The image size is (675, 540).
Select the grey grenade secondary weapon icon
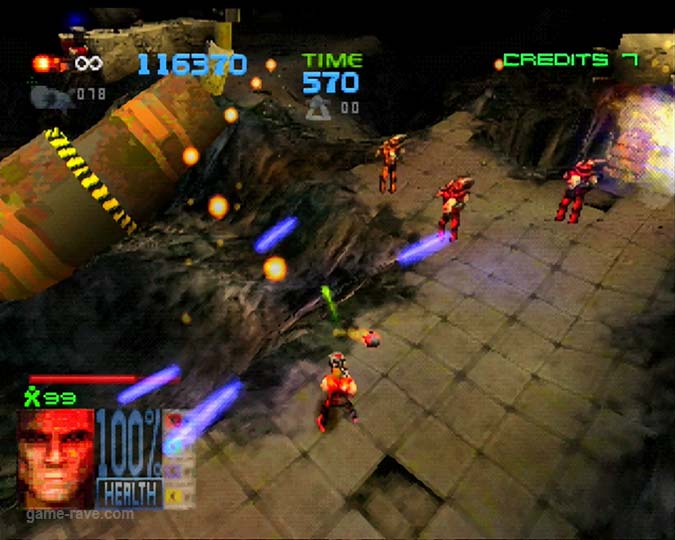click(x=46, y=96)
